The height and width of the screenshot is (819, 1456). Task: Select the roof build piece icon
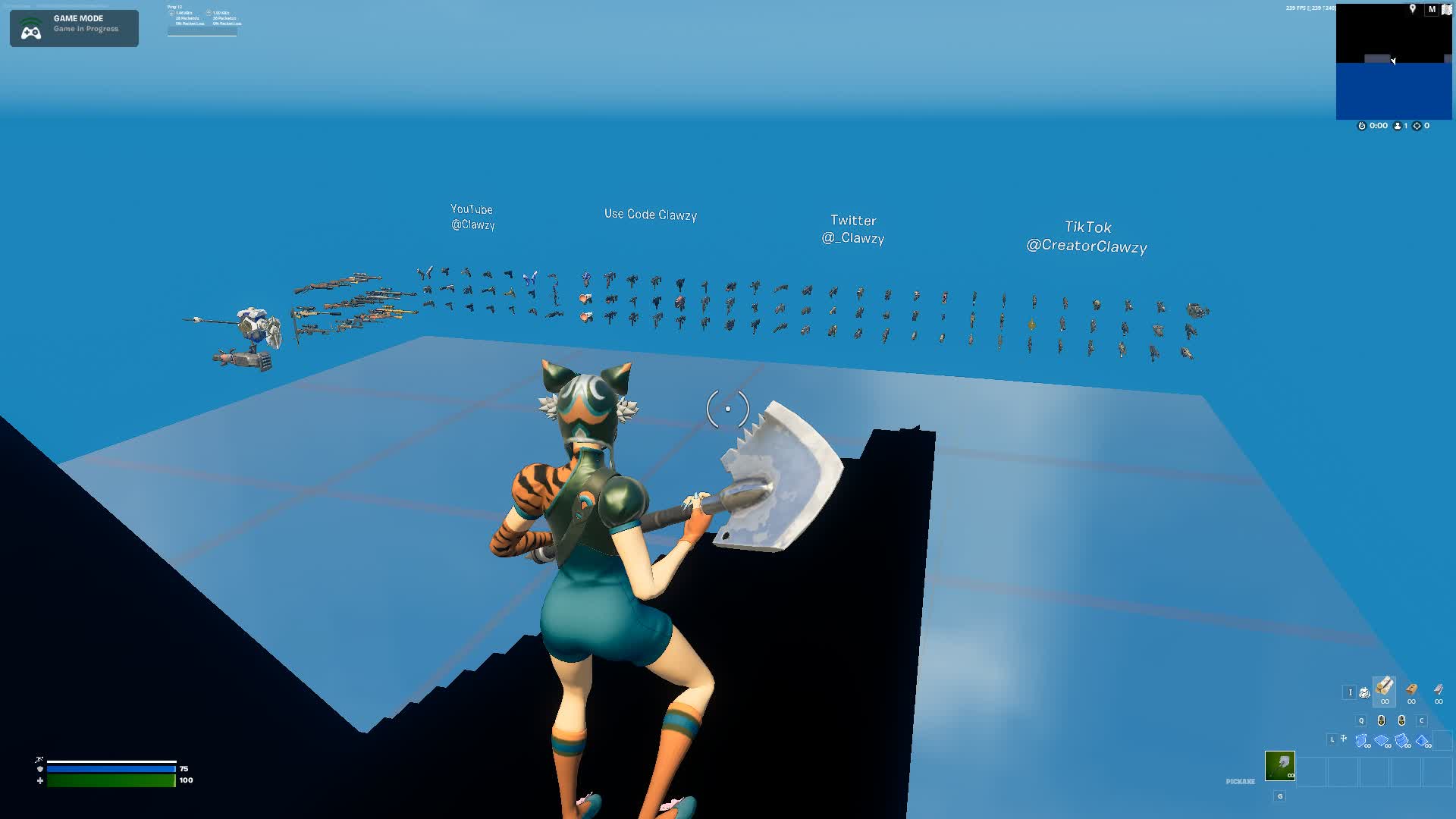click(x=1423, y=741)
